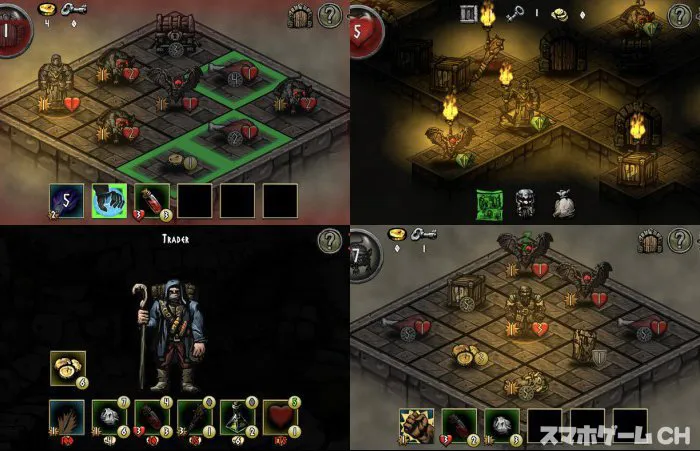
Task: Activate the glowing hand ability
Action: tap(108, 201)
